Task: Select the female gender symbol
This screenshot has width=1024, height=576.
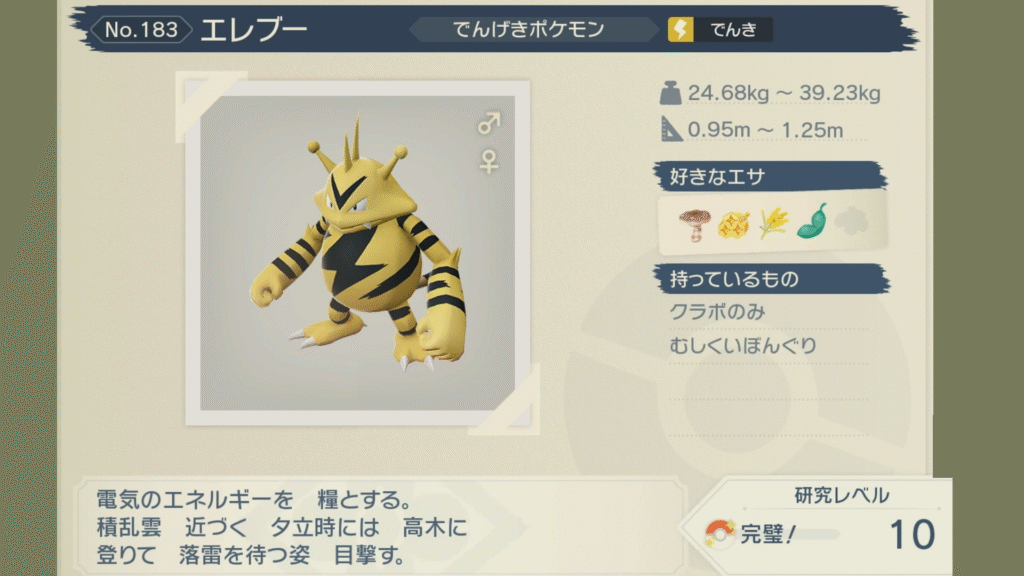Action: (x=489, y=161)
